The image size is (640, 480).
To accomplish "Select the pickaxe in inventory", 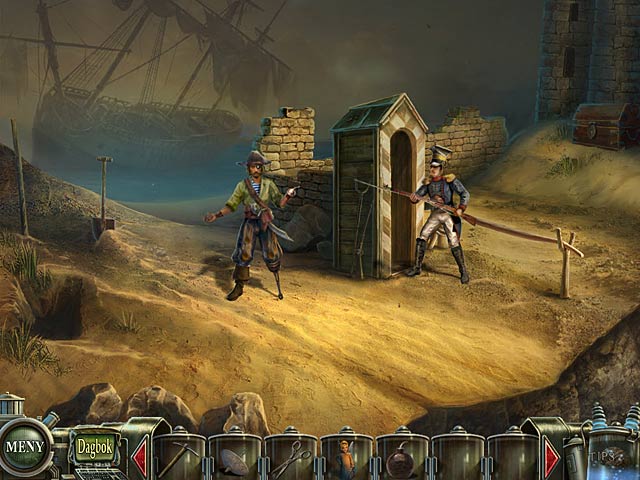I will click(x=180, y=458).
